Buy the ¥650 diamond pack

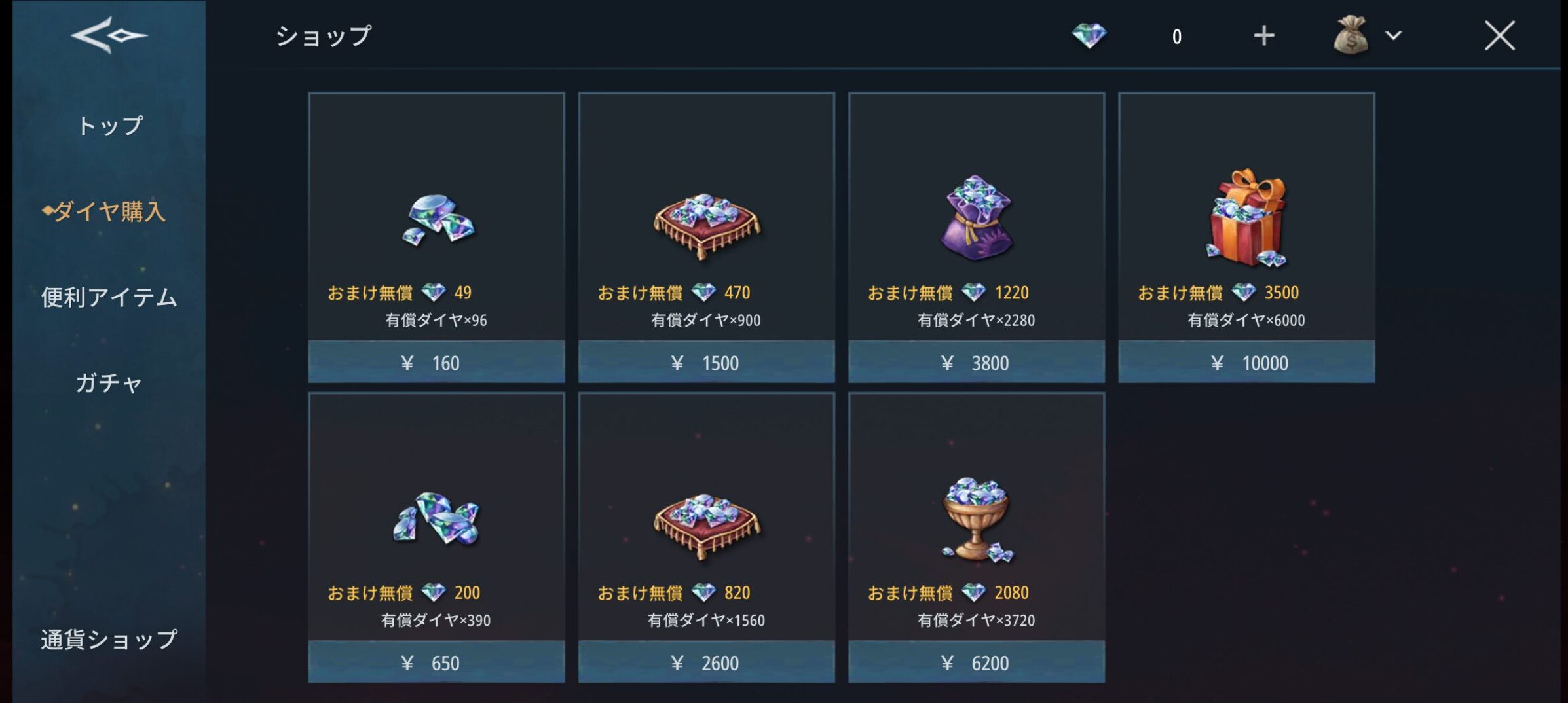point(436,662)
